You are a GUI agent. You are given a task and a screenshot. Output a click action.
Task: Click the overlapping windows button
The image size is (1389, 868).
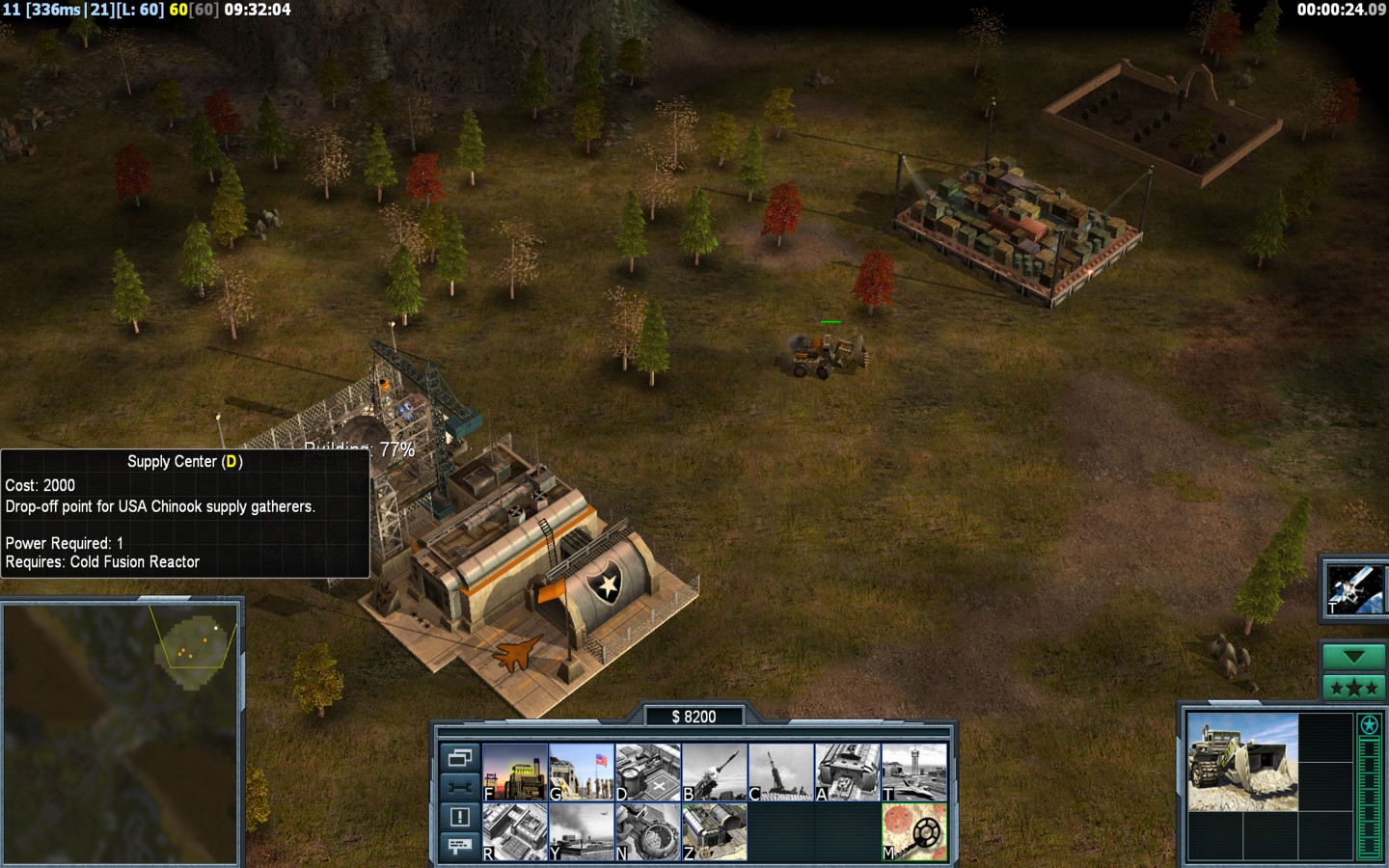pos(459,757)
